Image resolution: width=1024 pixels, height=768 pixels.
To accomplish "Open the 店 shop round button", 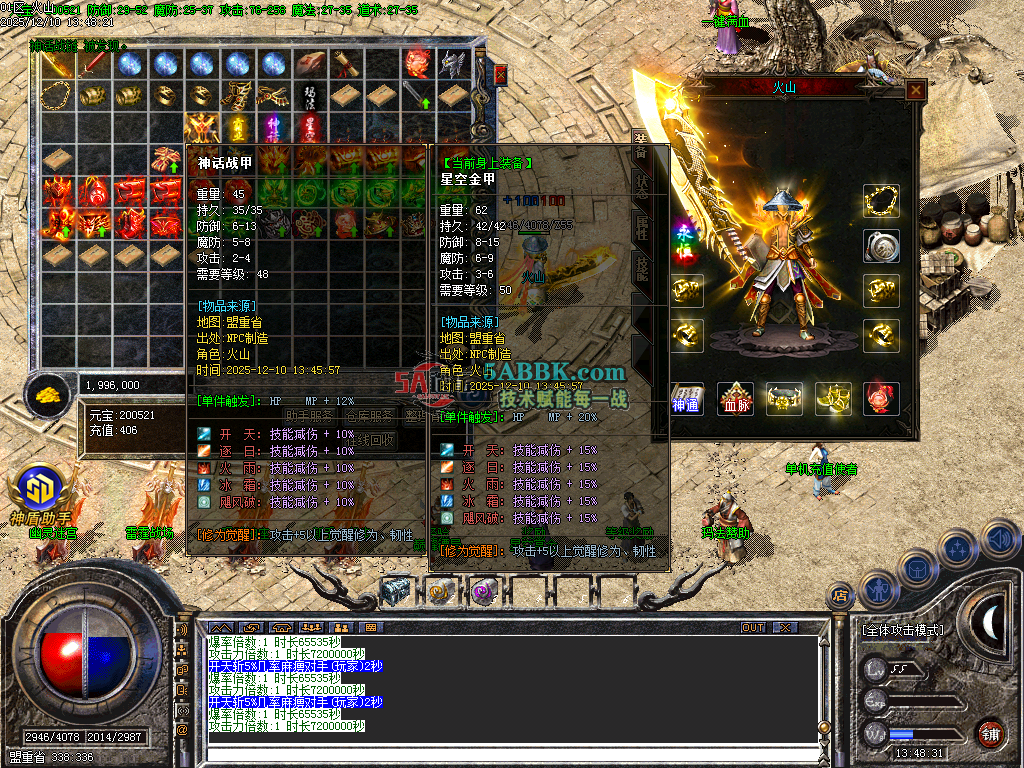I will point(839,597).
